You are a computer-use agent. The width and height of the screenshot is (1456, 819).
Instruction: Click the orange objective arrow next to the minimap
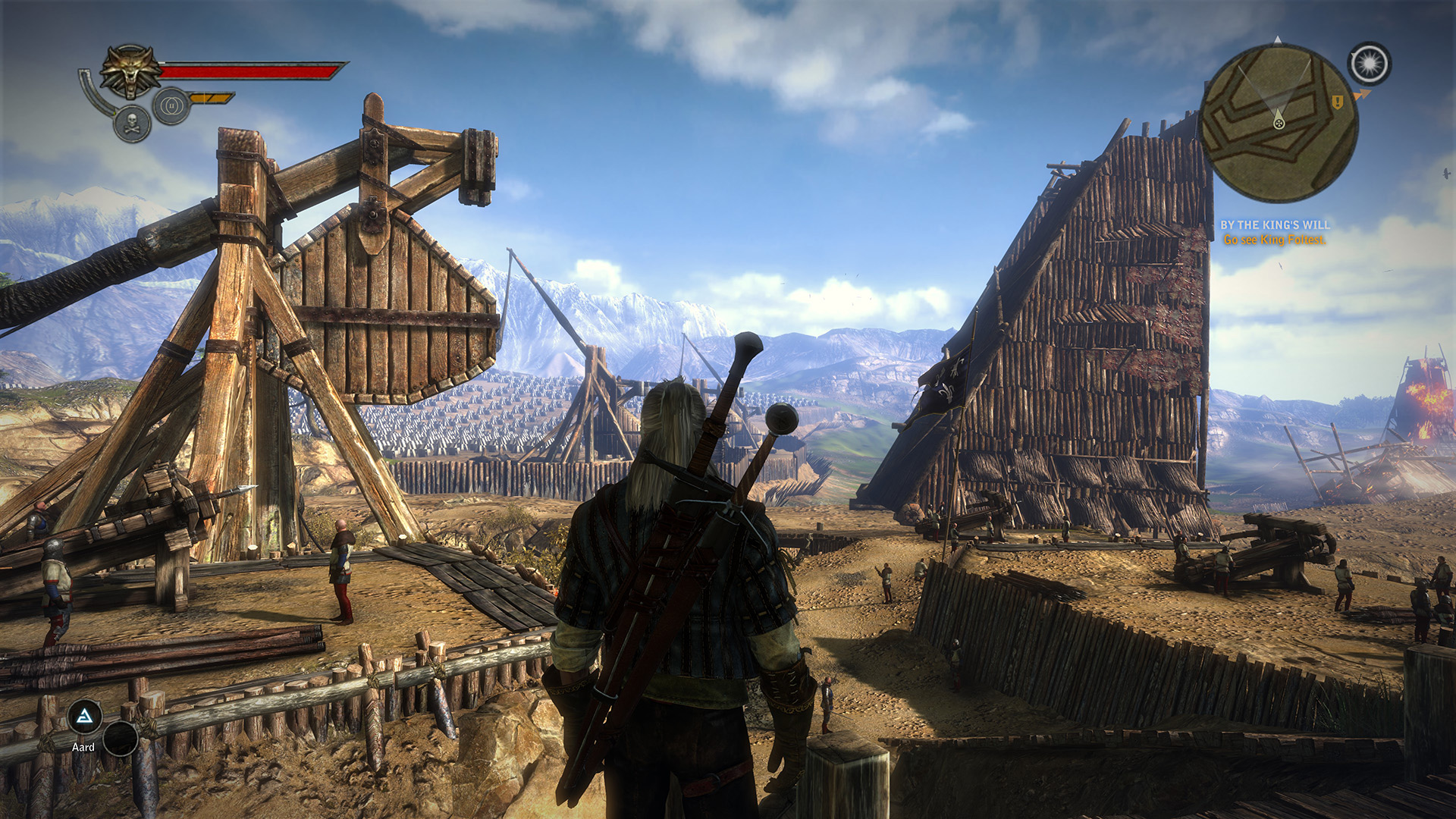(x=1363, y=93)
